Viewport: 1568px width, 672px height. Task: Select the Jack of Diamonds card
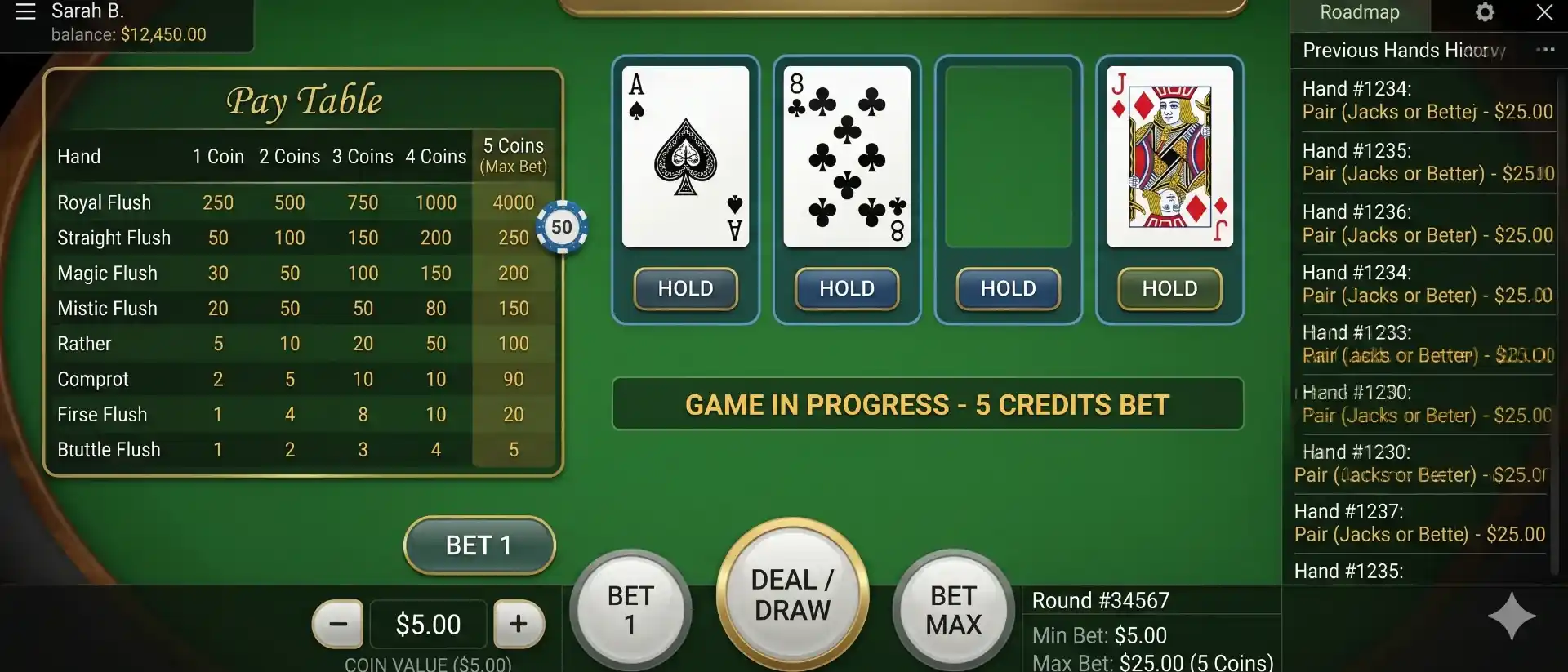click(x=1168, y=155)
